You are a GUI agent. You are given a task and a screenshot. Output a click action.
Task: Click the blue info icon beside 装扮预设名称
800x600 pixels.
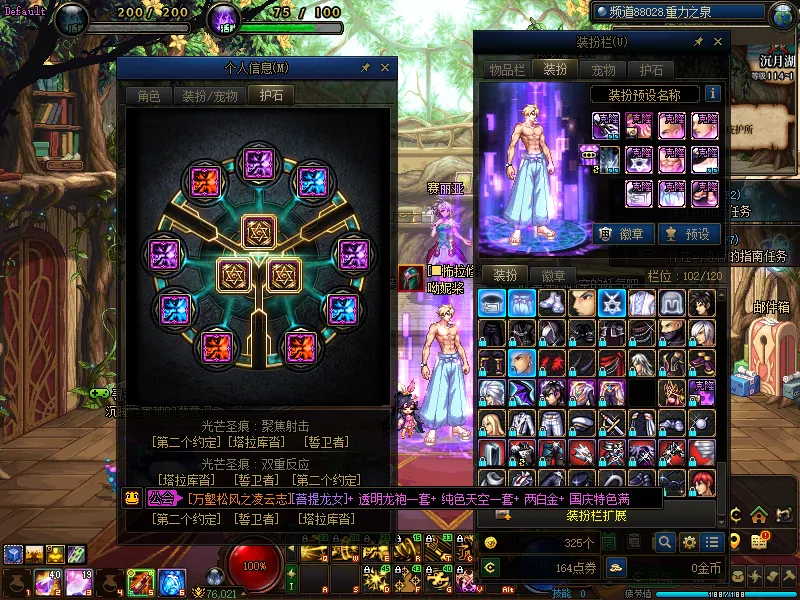pyautogui.click(x=713, y=94)
